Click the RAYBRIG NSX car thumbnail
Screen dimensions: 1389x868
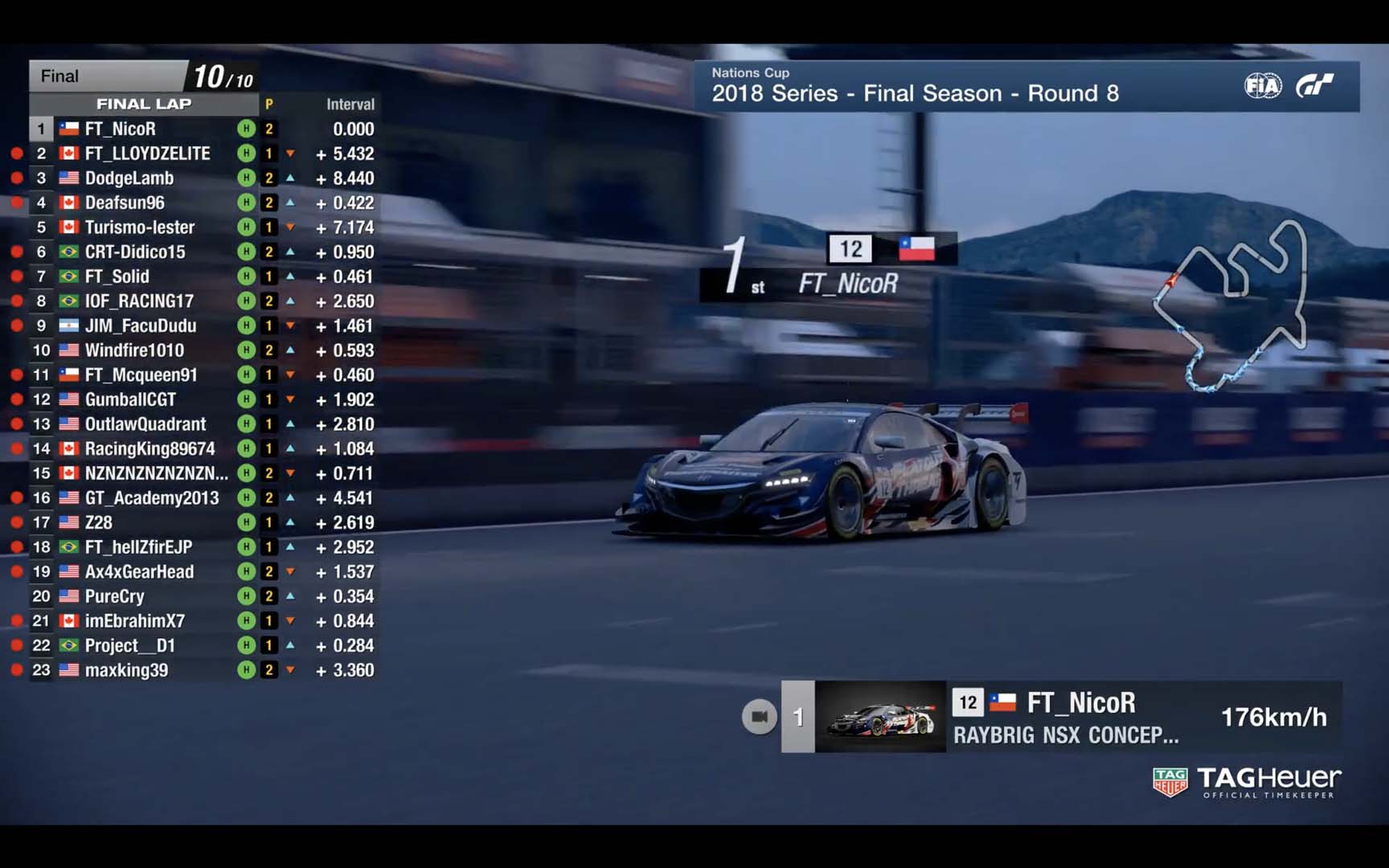pyautogui.click(x=880, y=717)
